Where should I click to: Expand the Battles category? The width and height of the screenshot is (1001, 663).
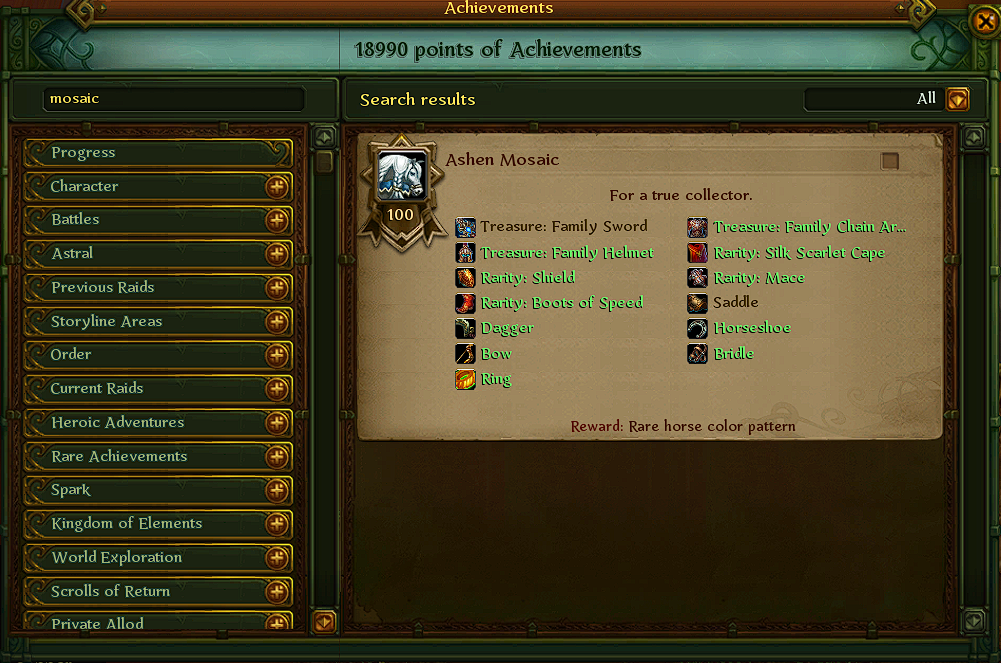pos(277,220)
